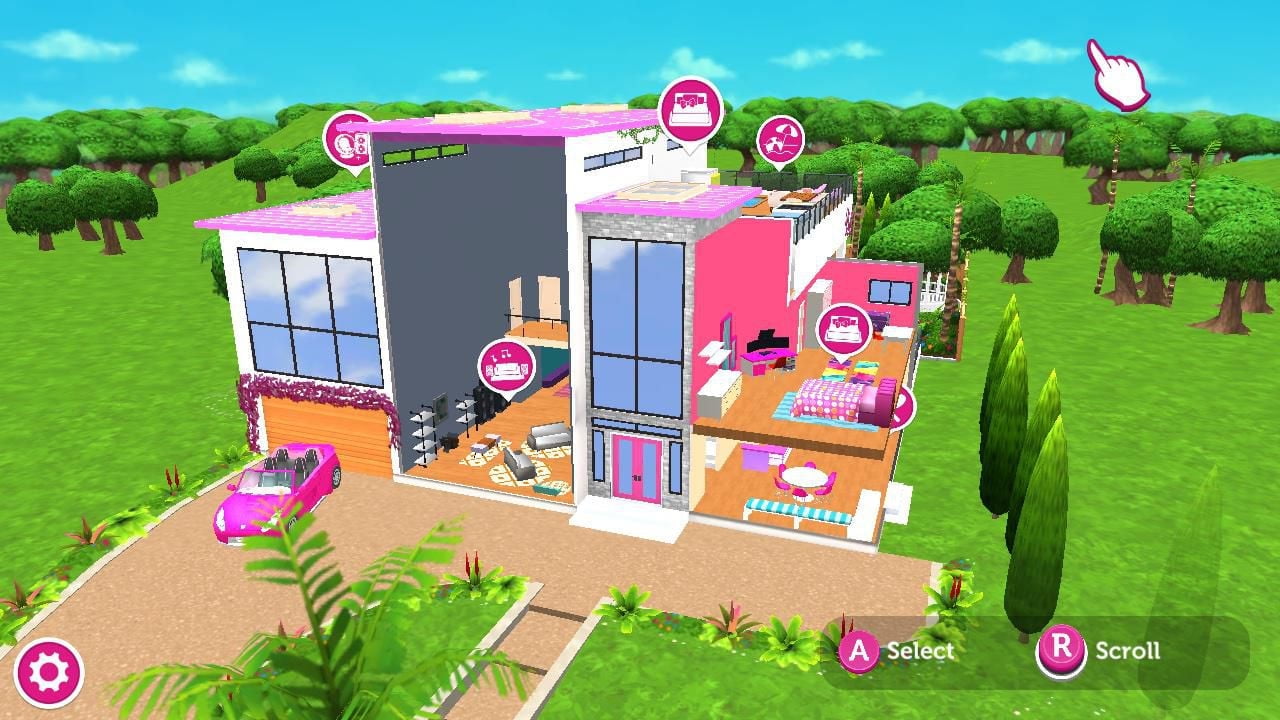Click the lounge chairs on the rooftop terrace
Screen dimensions: 1280x720
pos(800,195)
